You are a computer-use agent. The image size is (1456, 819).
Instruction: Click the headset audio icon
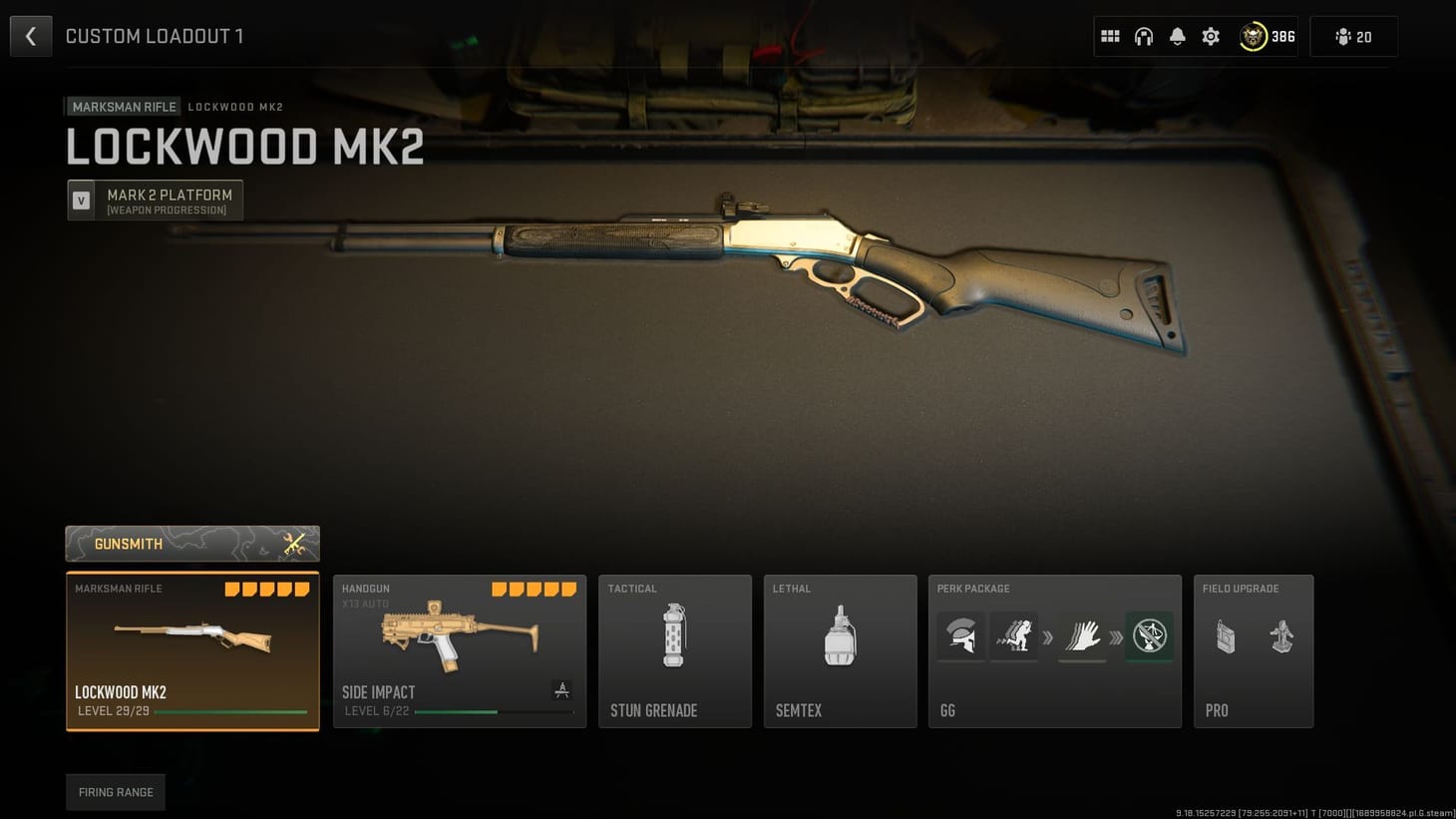1143,36
